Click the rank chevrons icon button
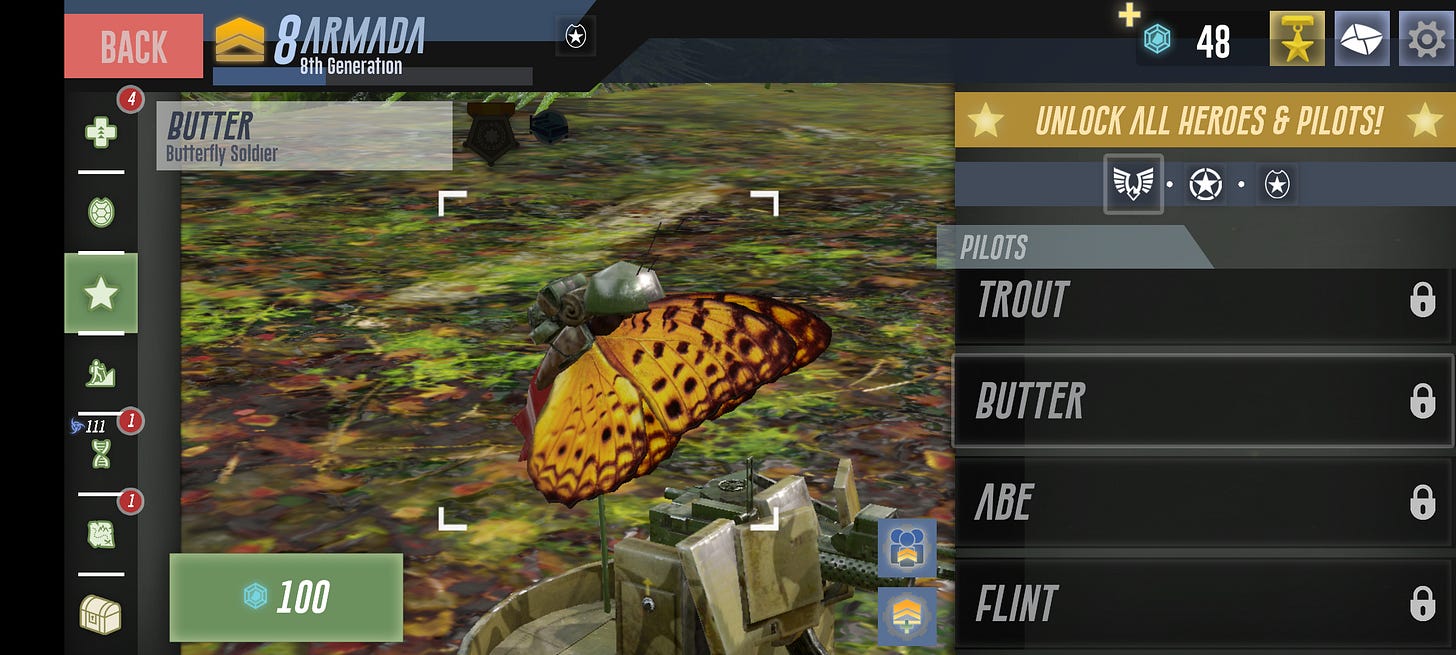The image size is (1456, 655). [907, 615]
